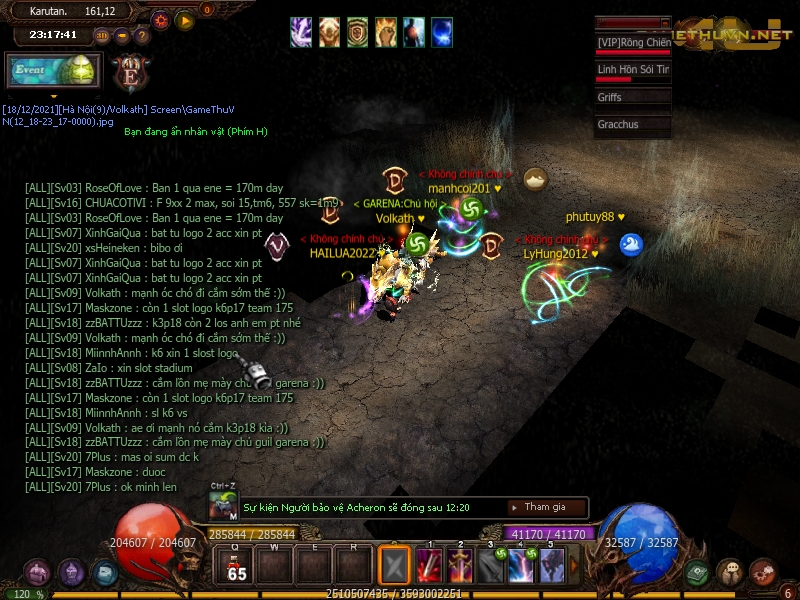800x600 pixels.
Task: Select the crossed swords skill slot
Action: point(395,566)
